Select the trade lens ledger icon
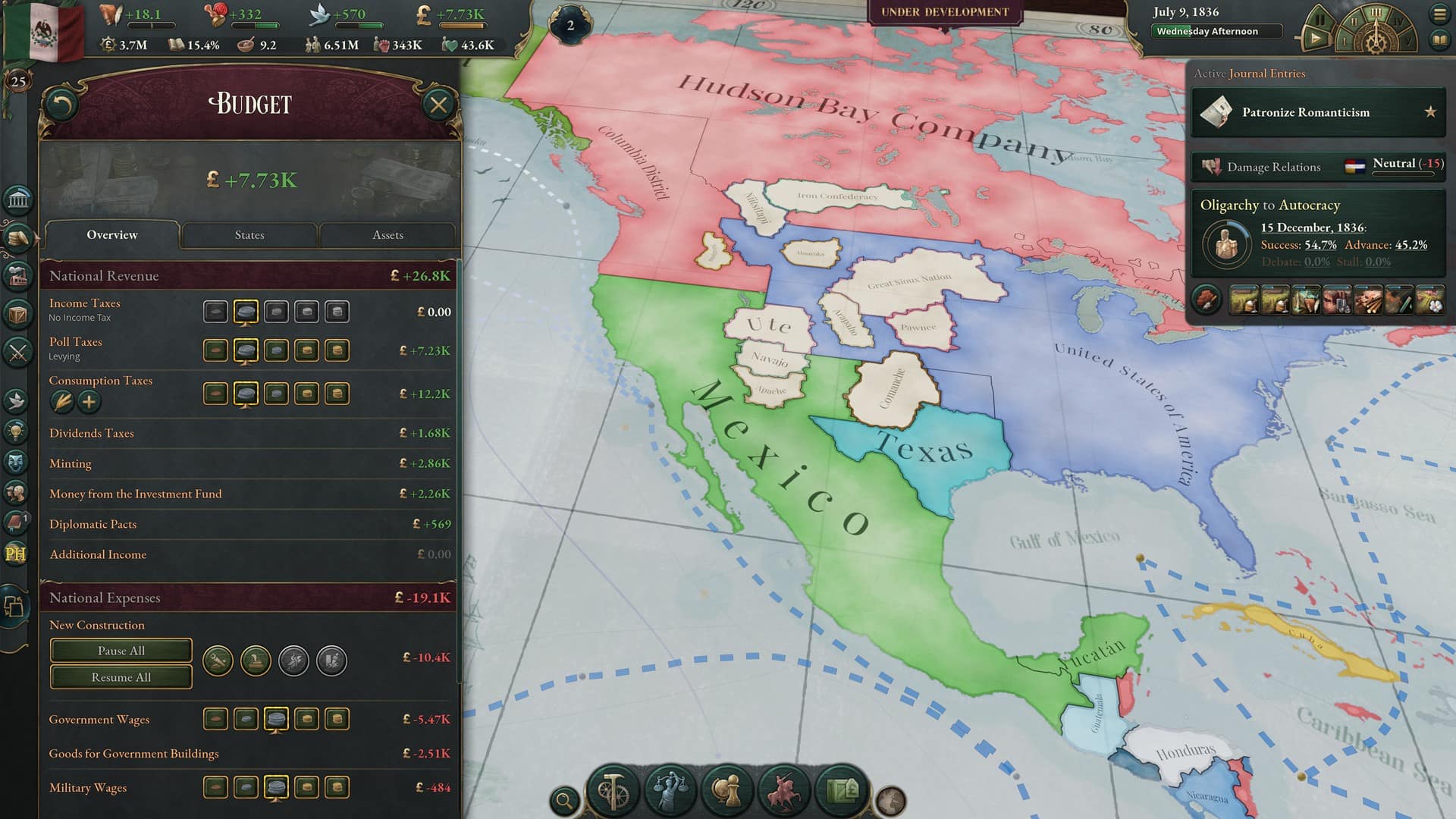 tap(842, 789)
